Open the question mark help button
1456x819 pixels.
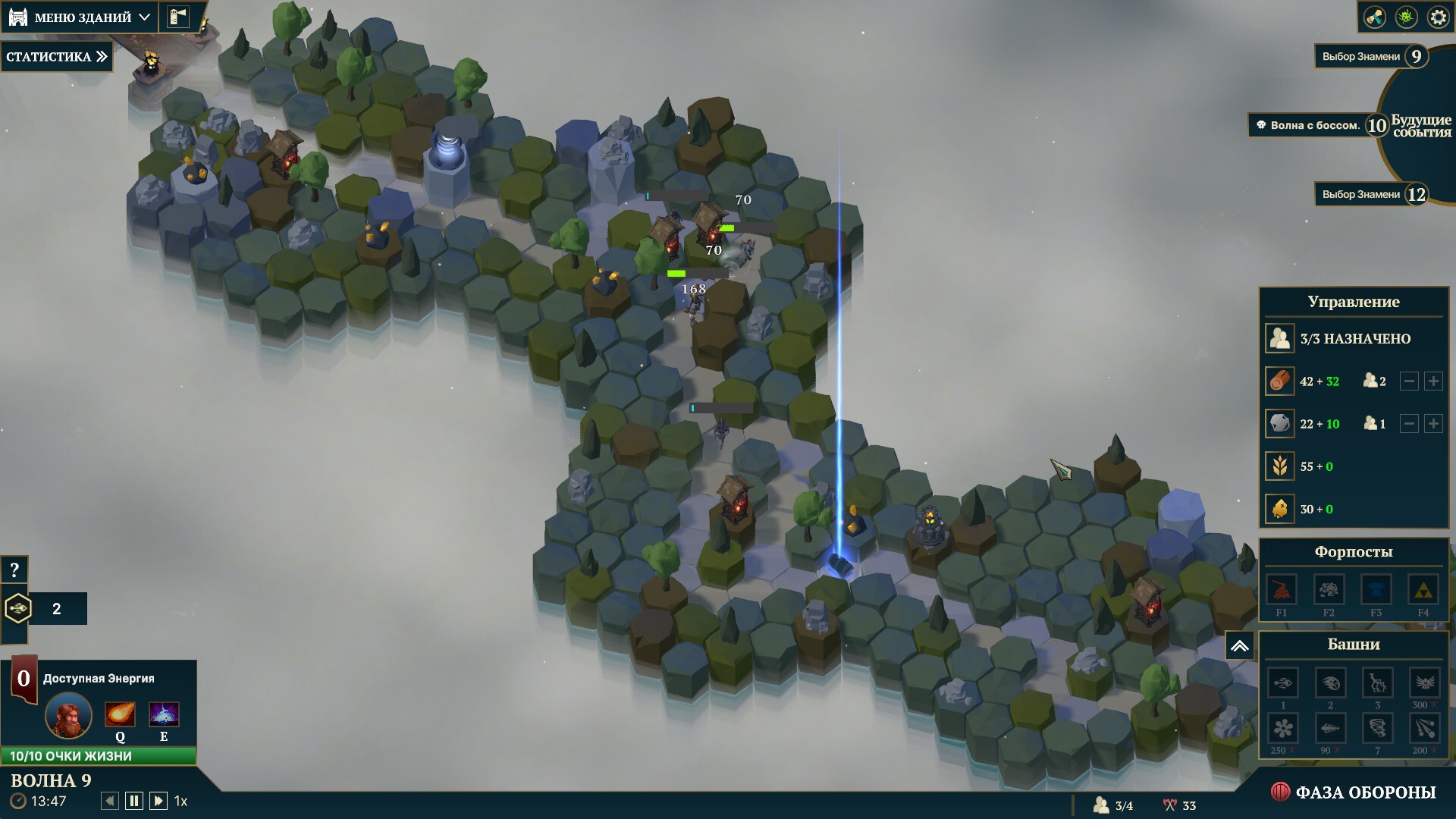[14, 570]
